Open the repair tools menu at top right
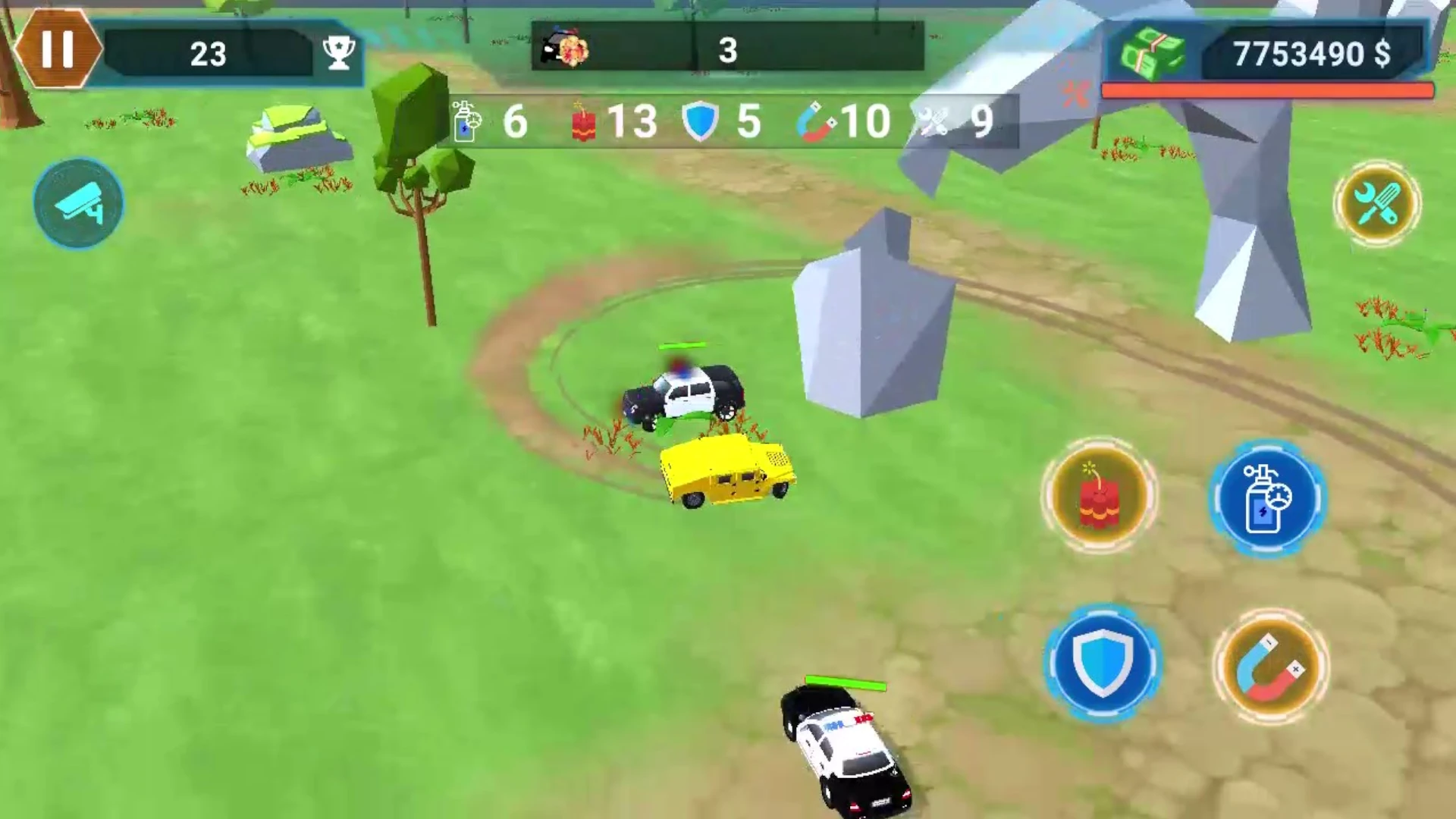 [1378, 203]
